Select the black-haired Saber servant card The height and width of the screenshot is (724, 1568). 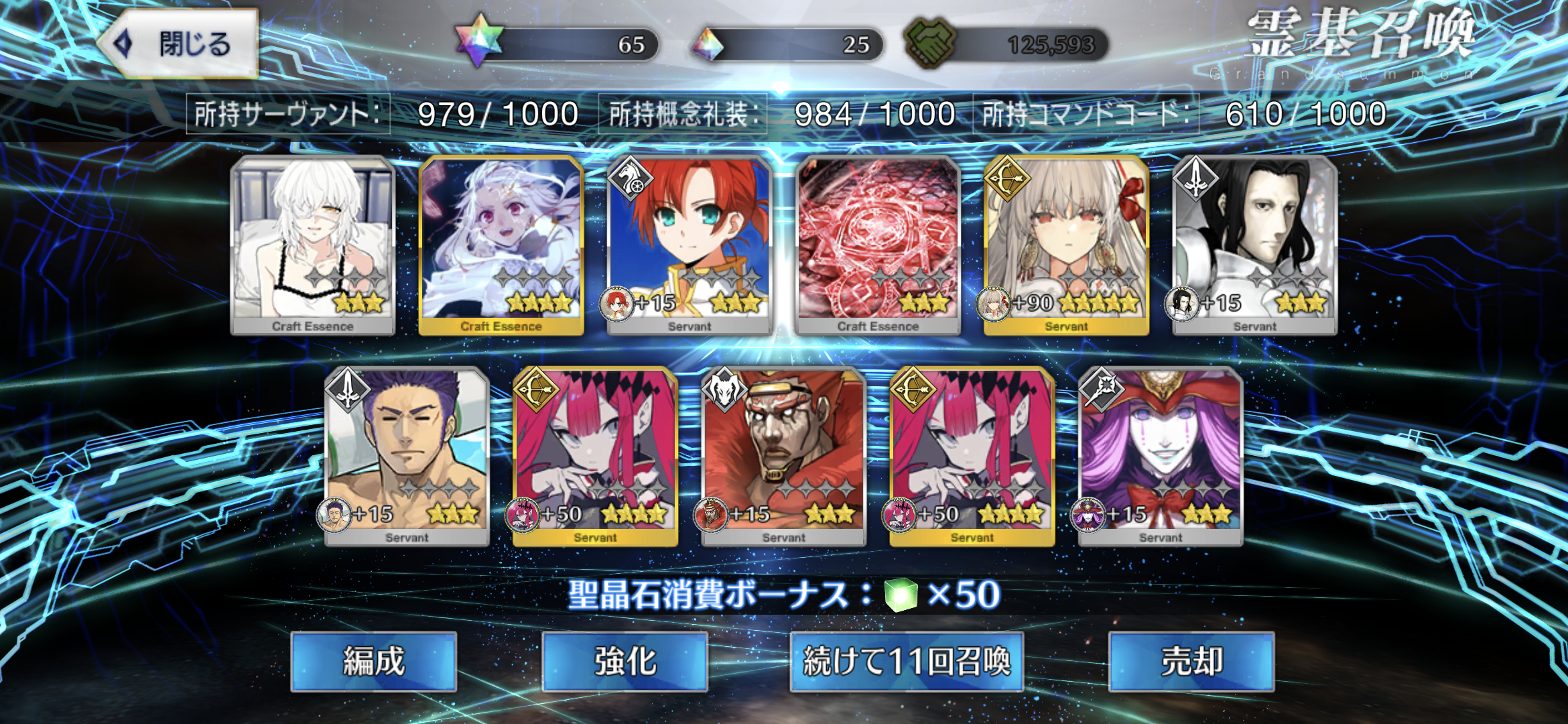(1255, 245)
